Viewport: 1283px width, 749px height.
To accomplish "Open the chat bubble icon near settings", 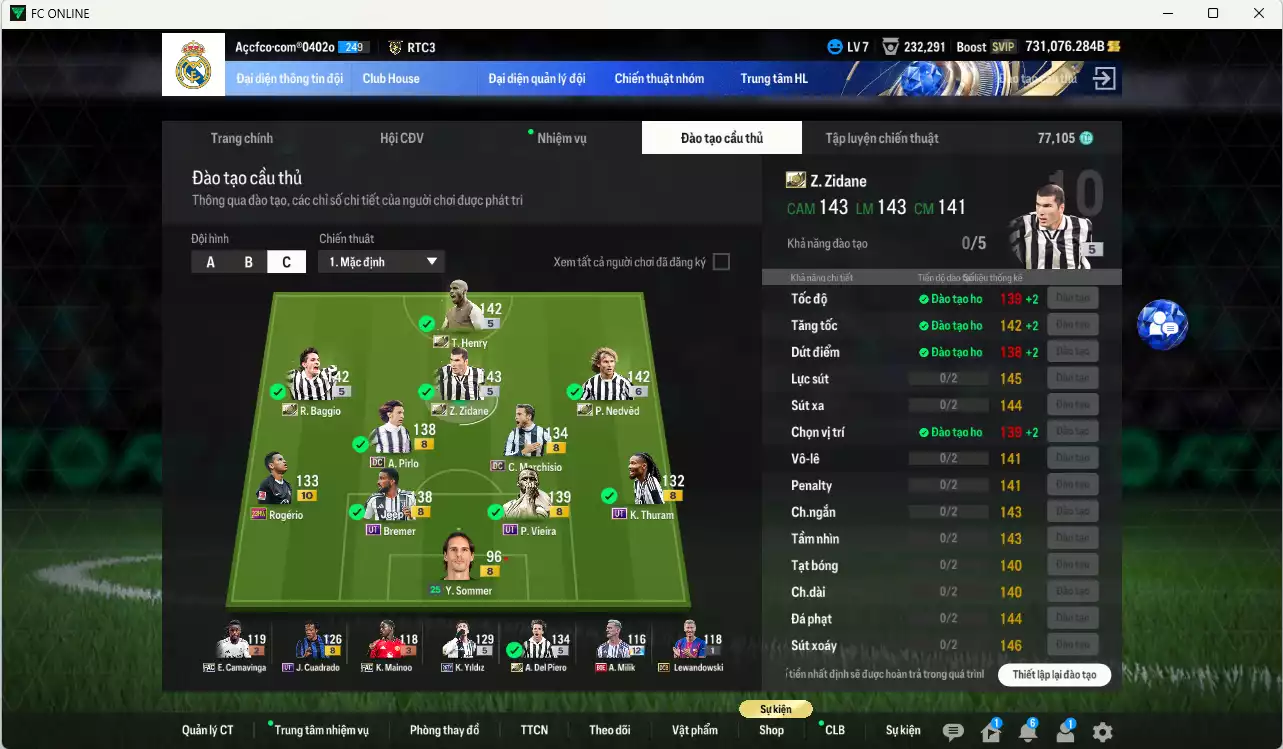I will click(954, 731).
